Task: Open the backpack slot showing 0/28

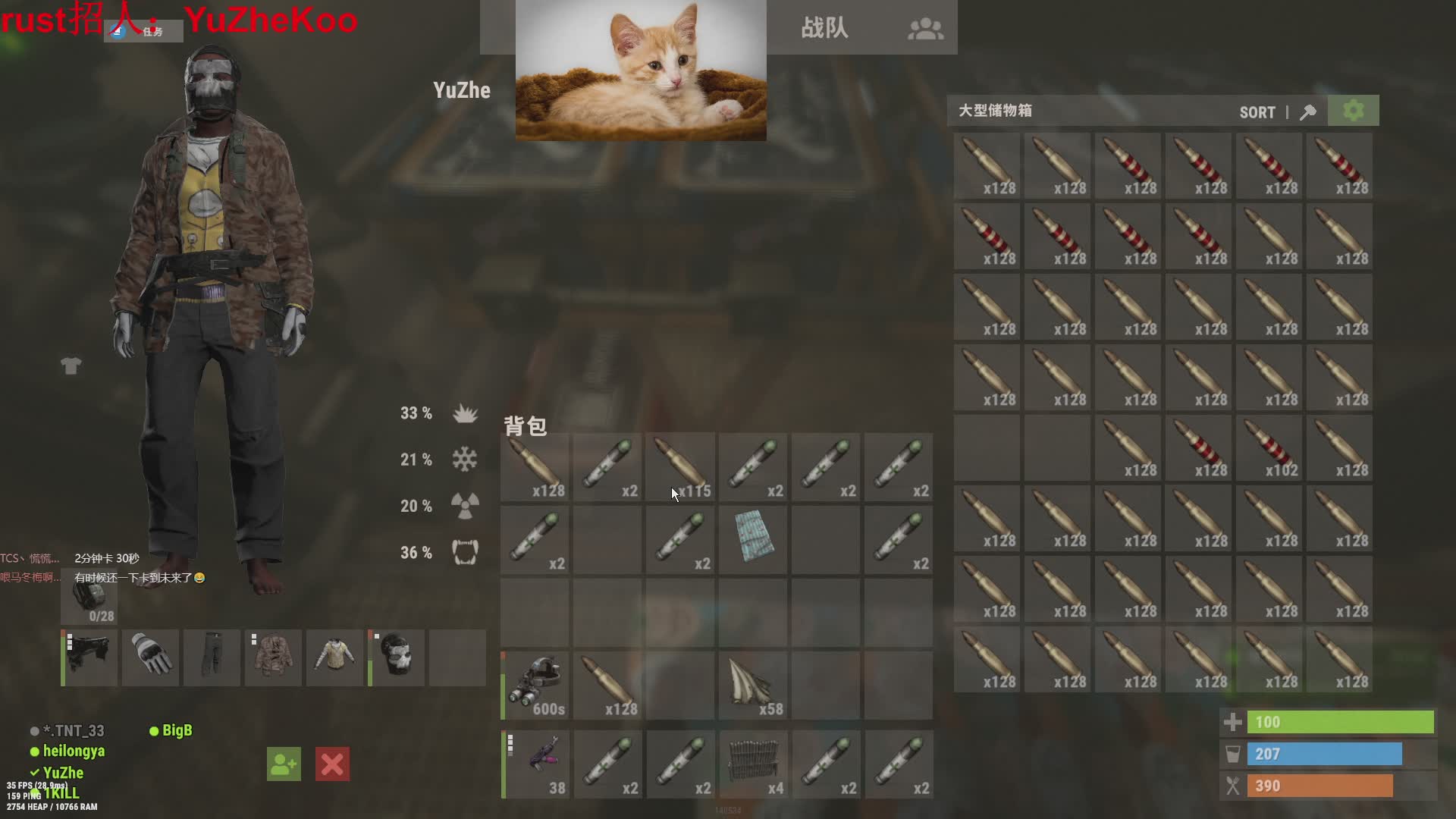Action: coord(89,599)
